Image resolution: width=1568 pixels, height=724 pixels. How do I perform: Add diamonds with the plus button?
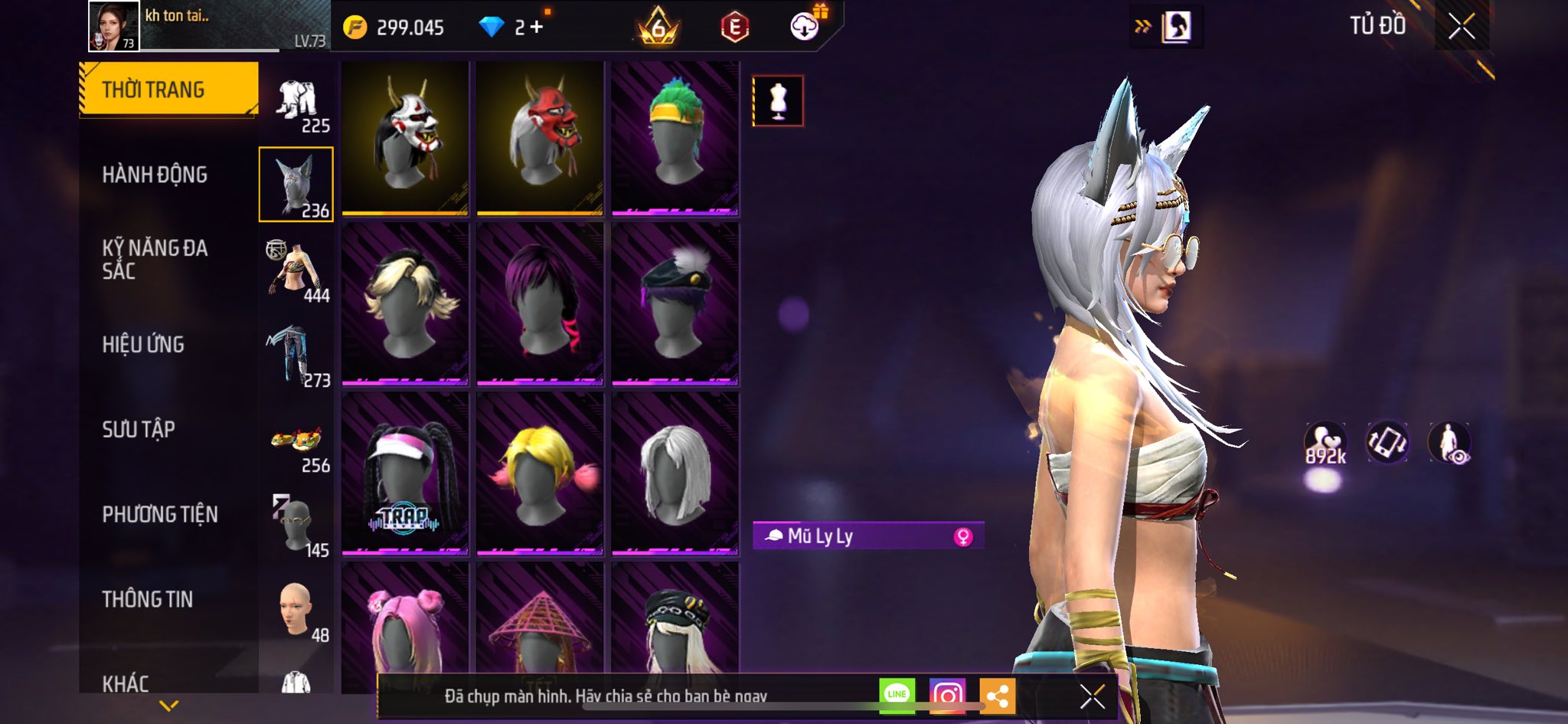537,28
